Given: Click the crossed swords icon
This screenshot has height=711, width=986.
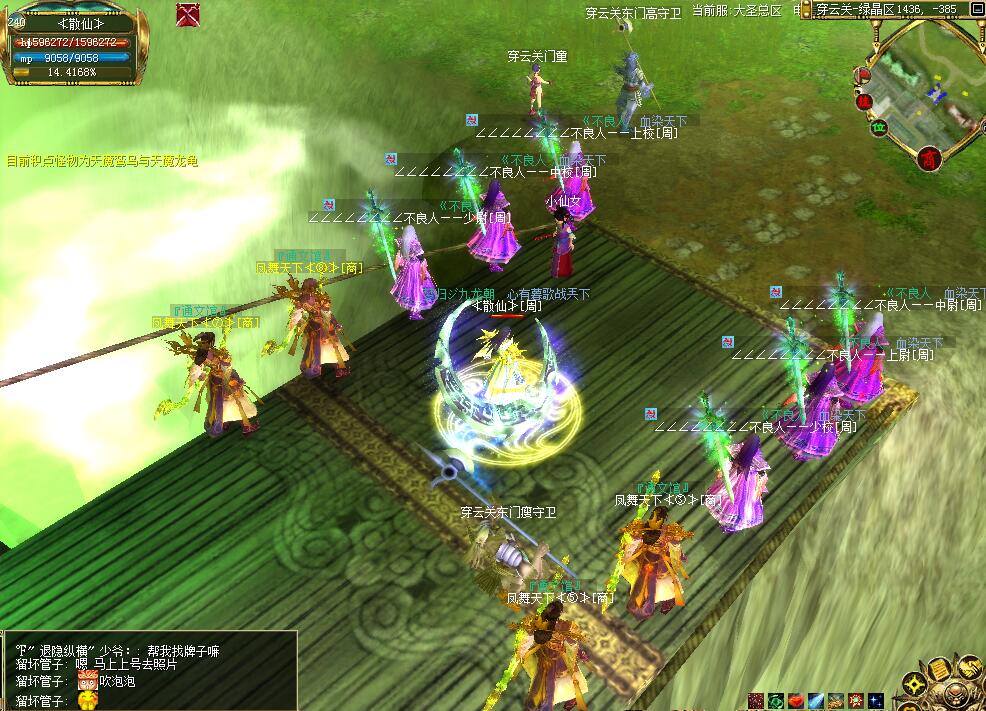Looking at the screenshot, I should pyautogui.click(x=187, y=14).
